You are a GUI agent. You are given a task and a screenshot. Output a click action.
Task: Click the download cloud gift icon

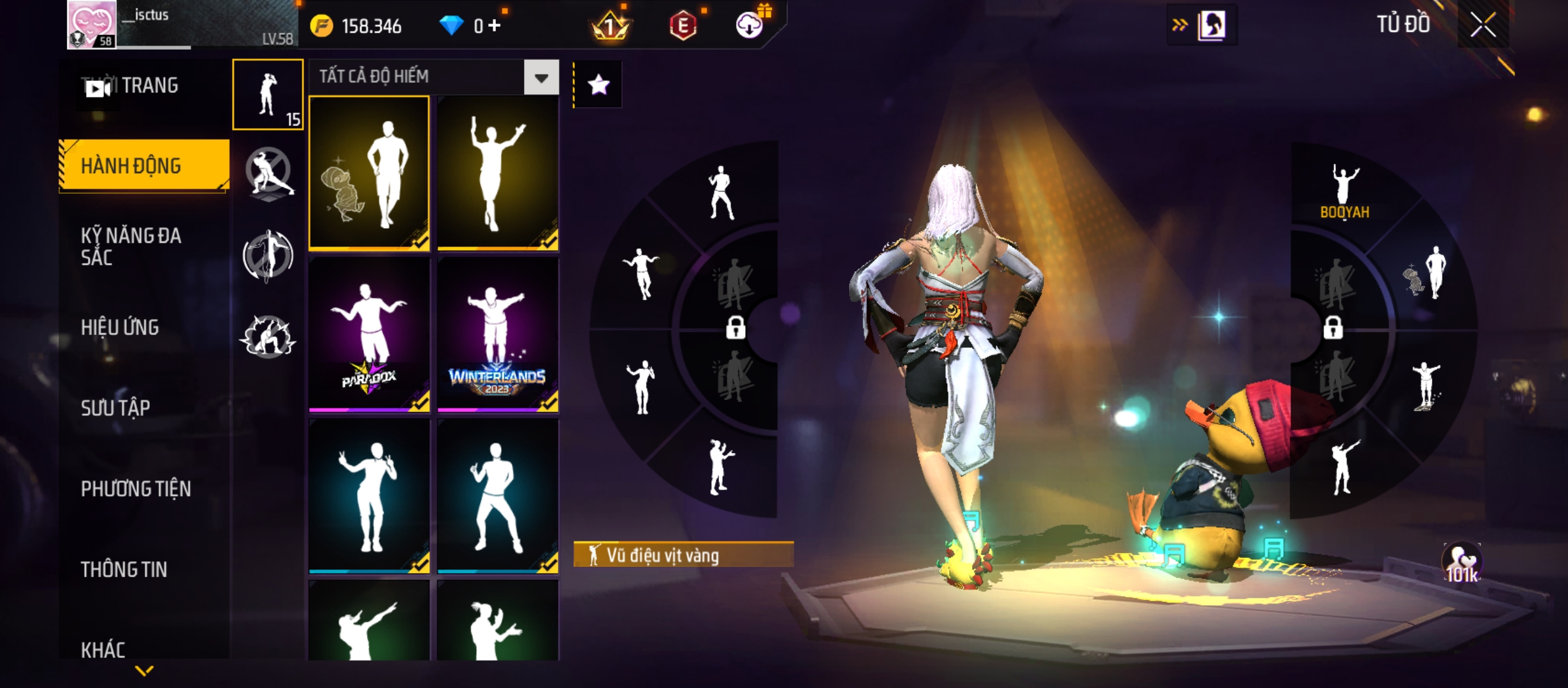pyautogui.click(x=750, y=26)
